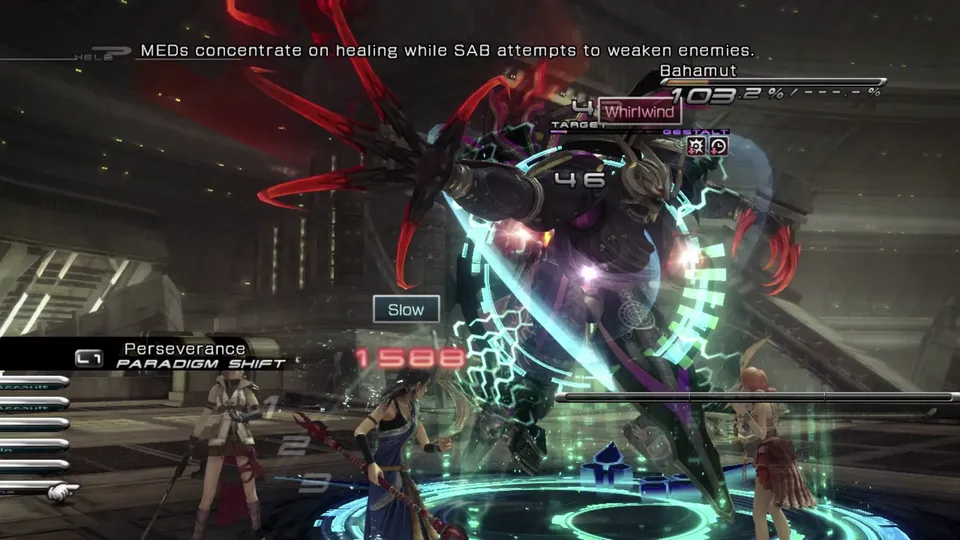Click the starburst debuff icon under Gestalt

697,146
